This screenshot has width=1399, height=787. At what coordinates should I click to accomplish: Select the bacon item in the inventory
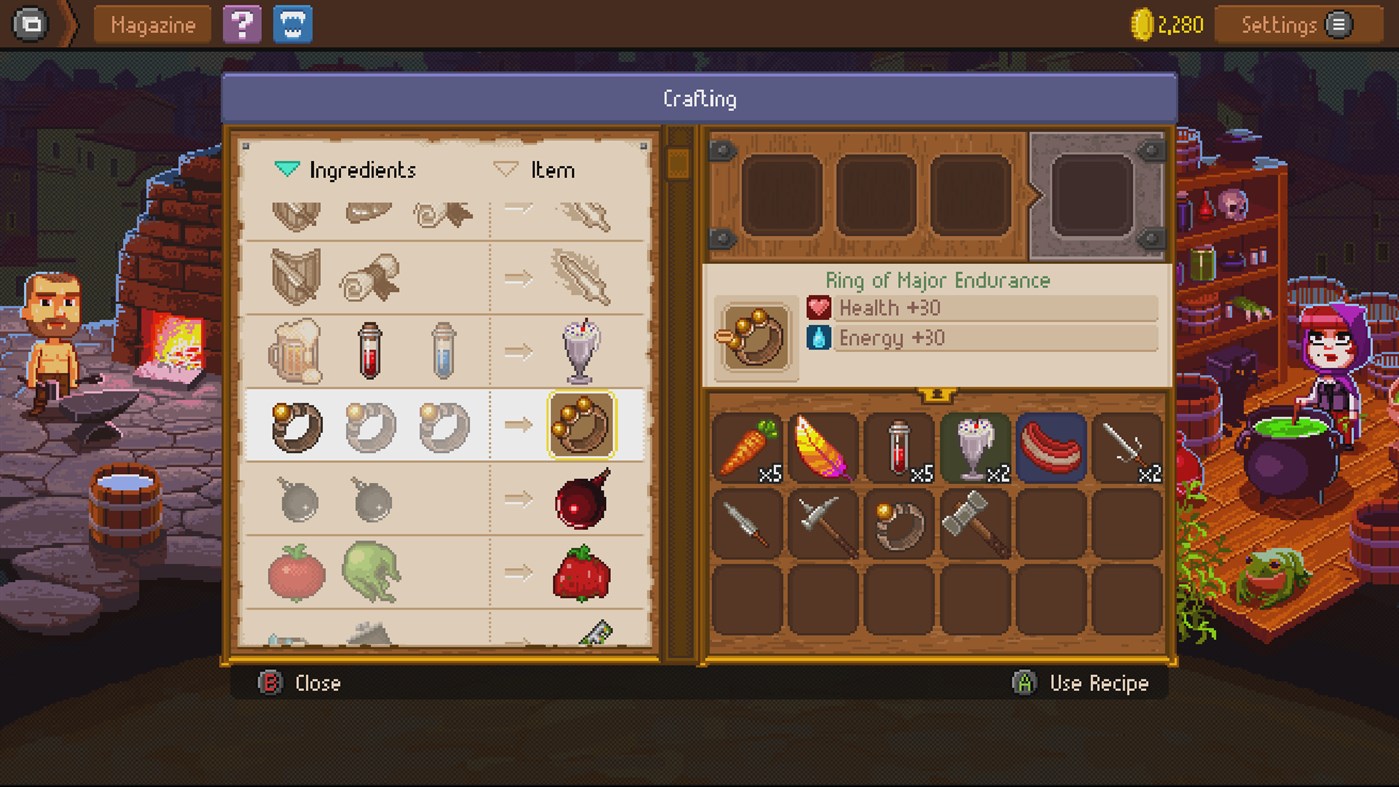point(1051,447)
